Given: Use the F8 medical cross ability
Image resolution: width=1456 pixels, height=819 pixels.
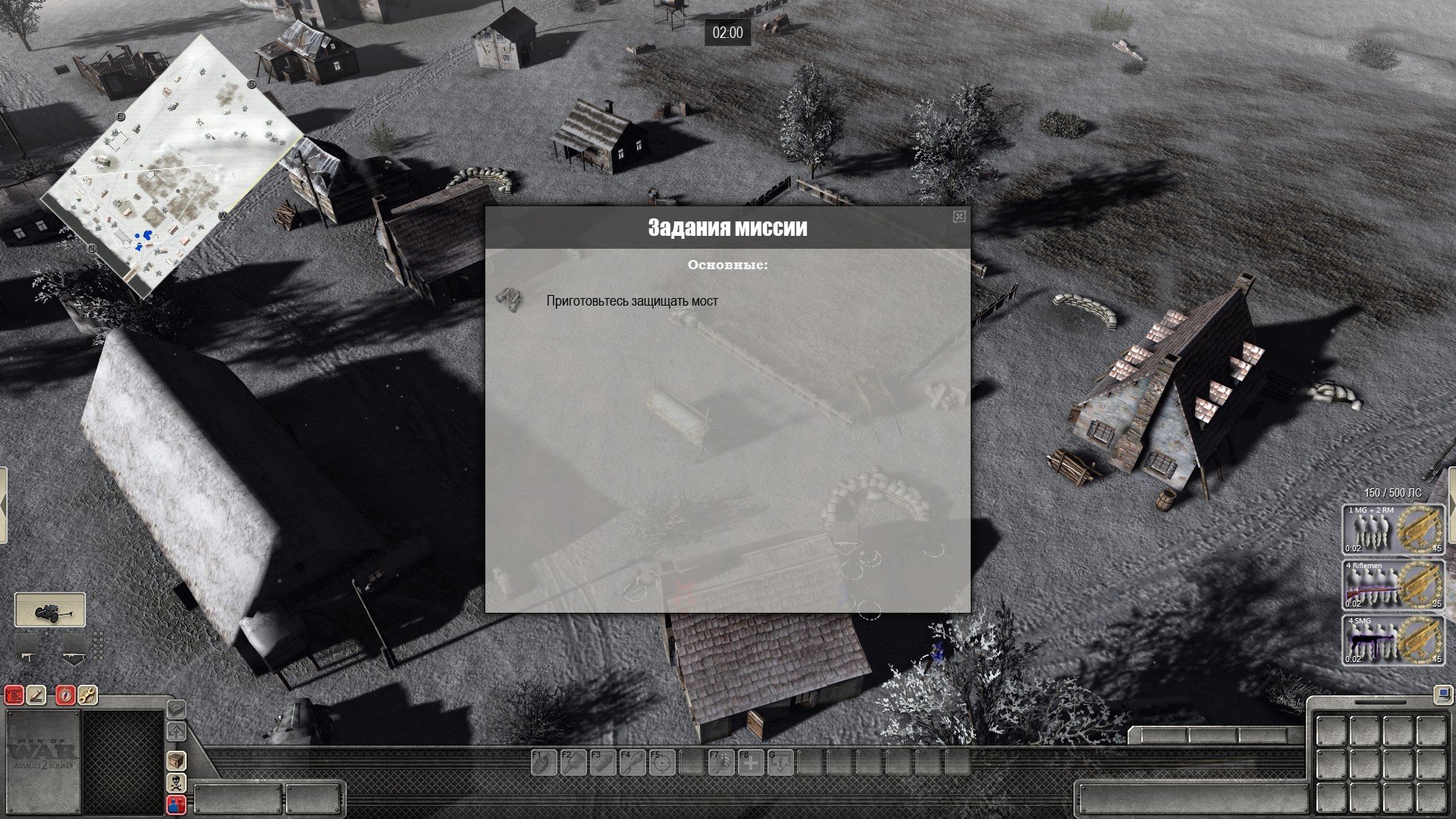Looking at the screenshot, I should coord(751,762).
